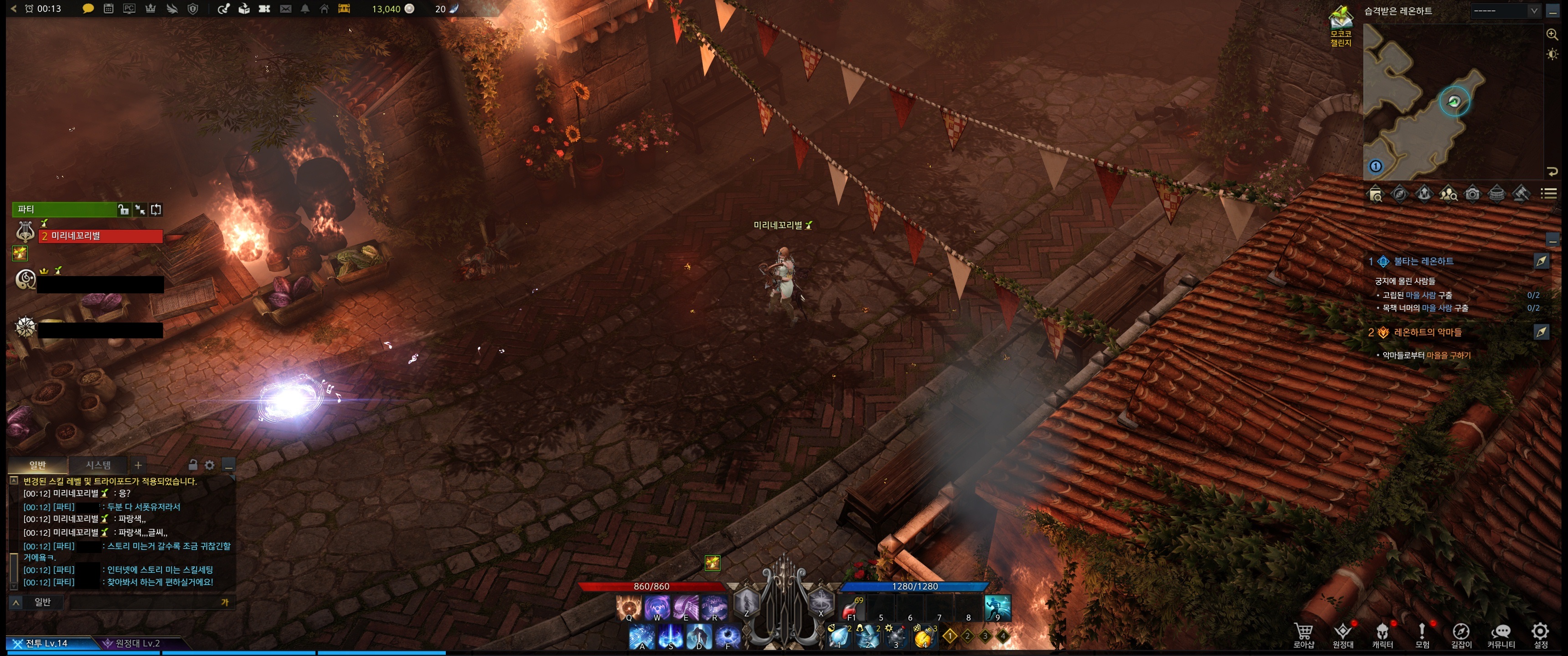Image resolution: width=1568 pixels, height=656 pixels.
Task: Select the 불타는 레온하트 quest tracker
Action: click(1423, 261)
